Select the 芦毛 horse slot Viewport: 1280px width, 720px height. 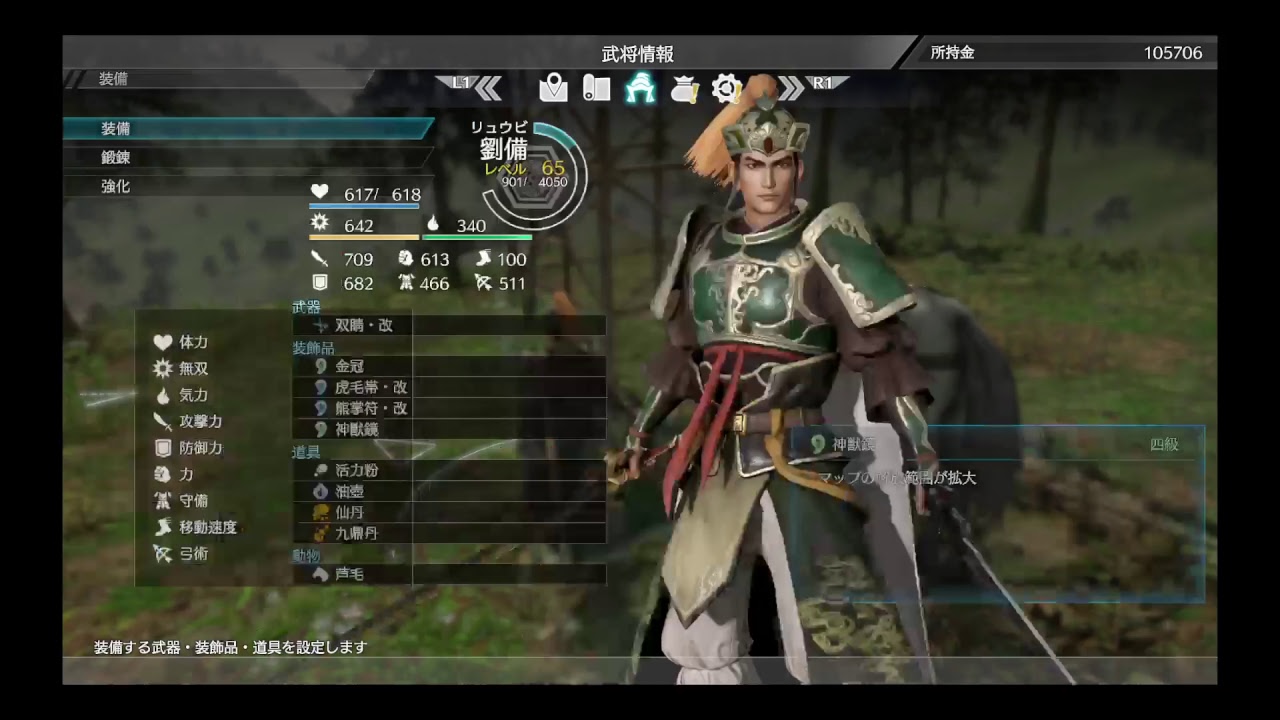point(450,574)
